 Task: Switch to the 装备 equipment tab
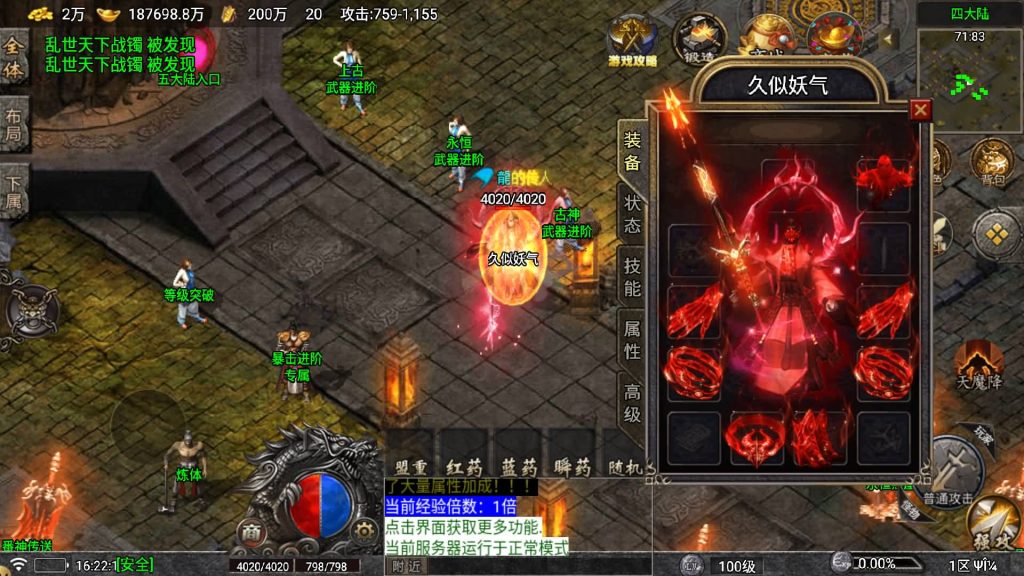click(632, 151)
